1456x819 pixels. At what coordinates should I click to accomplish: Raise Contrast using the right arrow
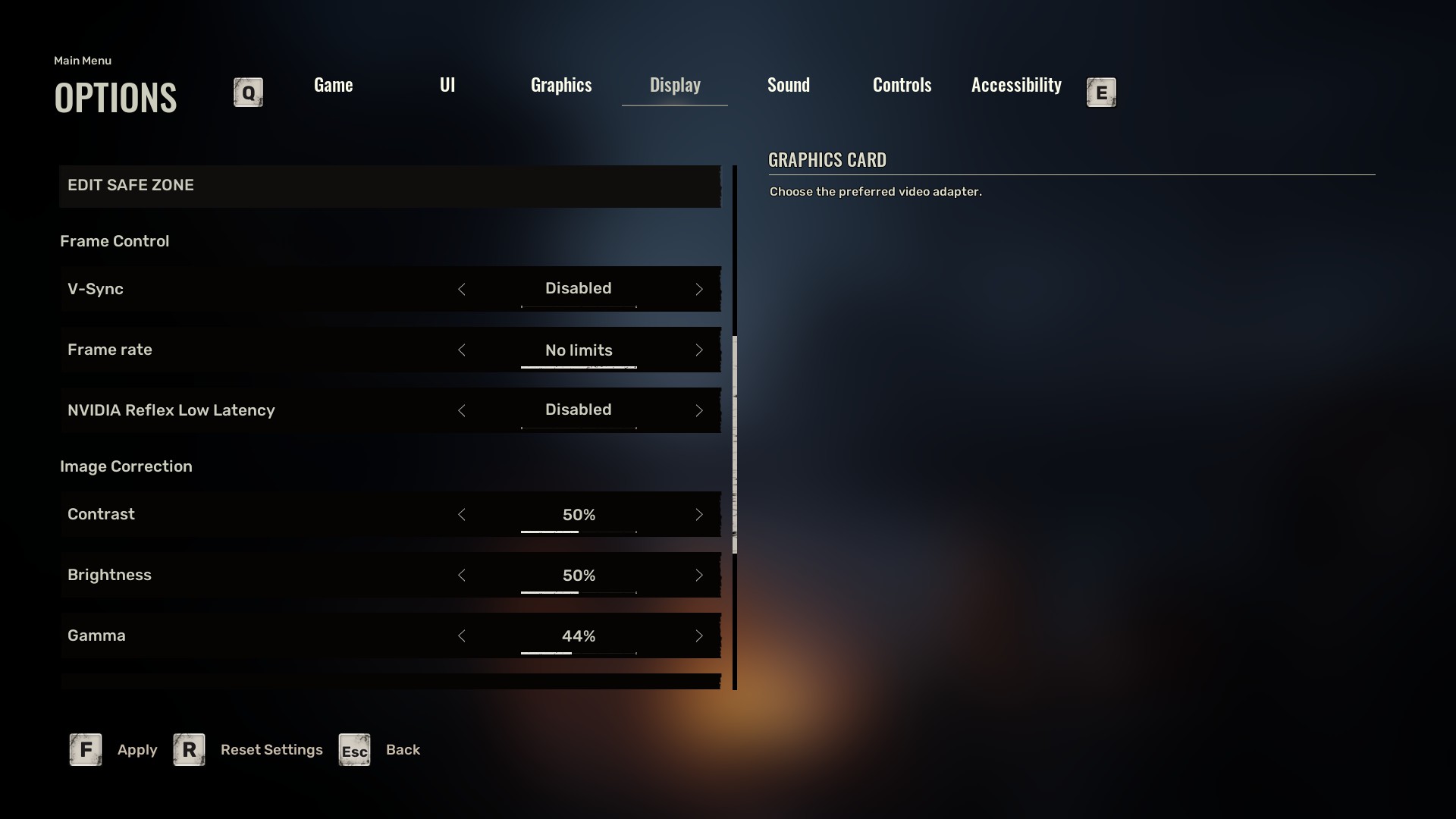(x=699, y=515)
